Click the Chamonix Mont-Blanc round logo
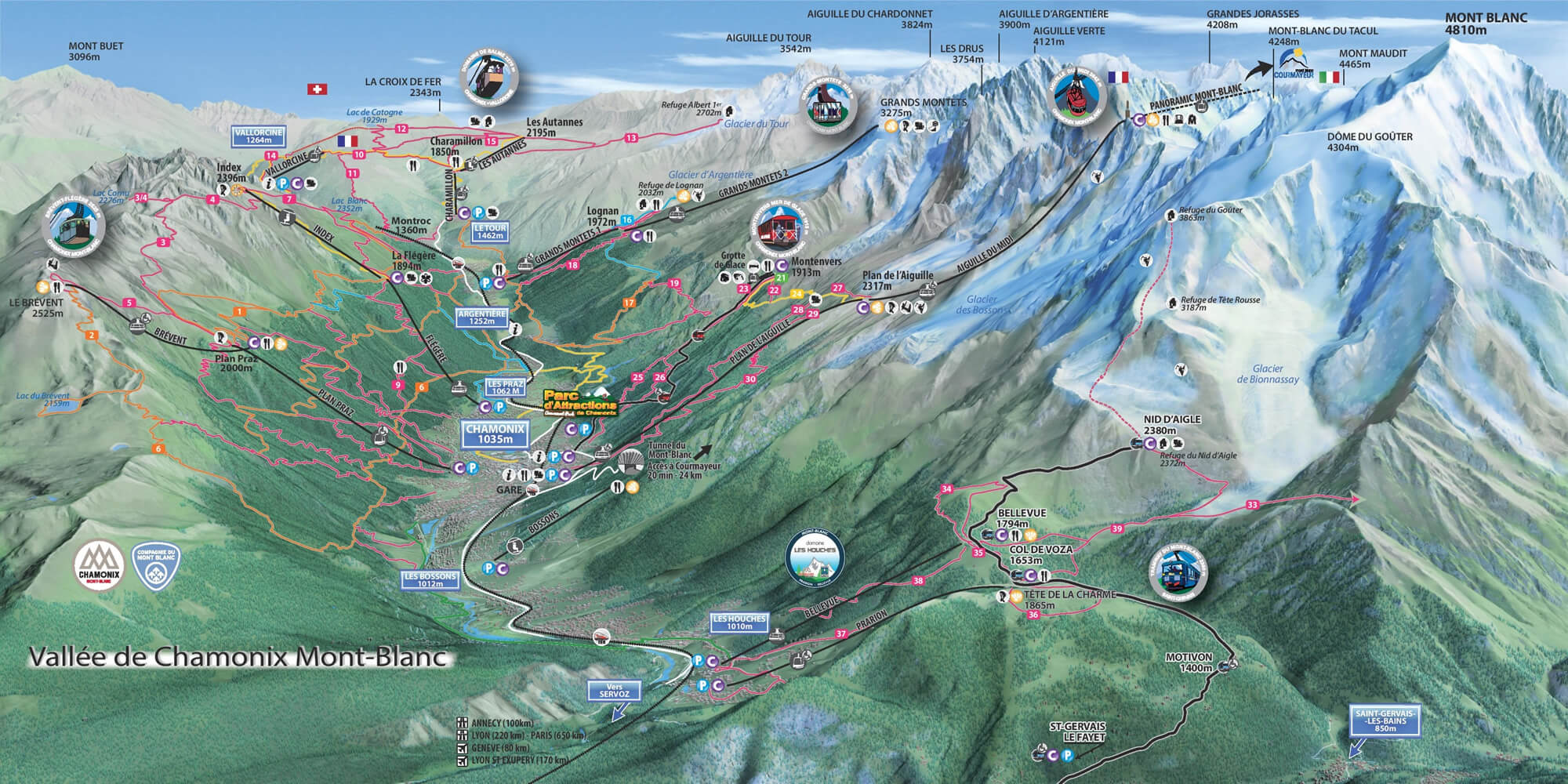Viewport: 1568px width, 784px height. click(x=100, y=562)
